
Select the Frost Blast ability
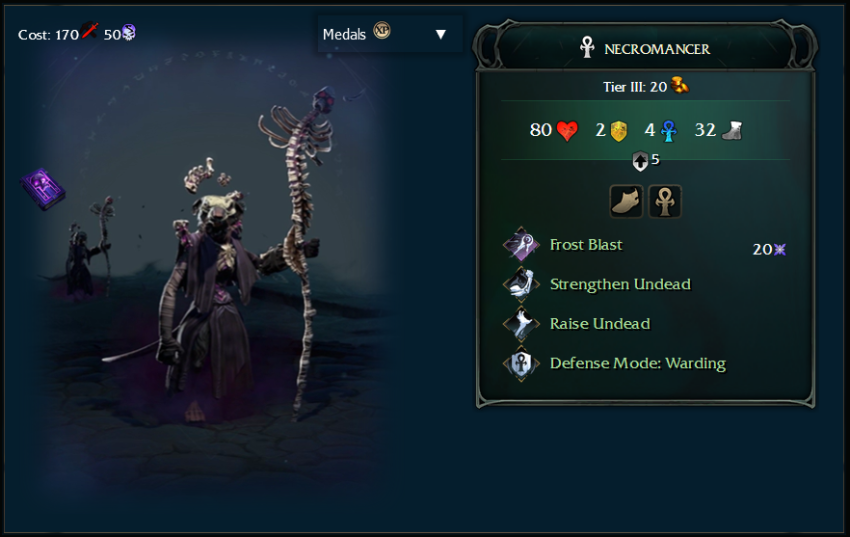585,245
